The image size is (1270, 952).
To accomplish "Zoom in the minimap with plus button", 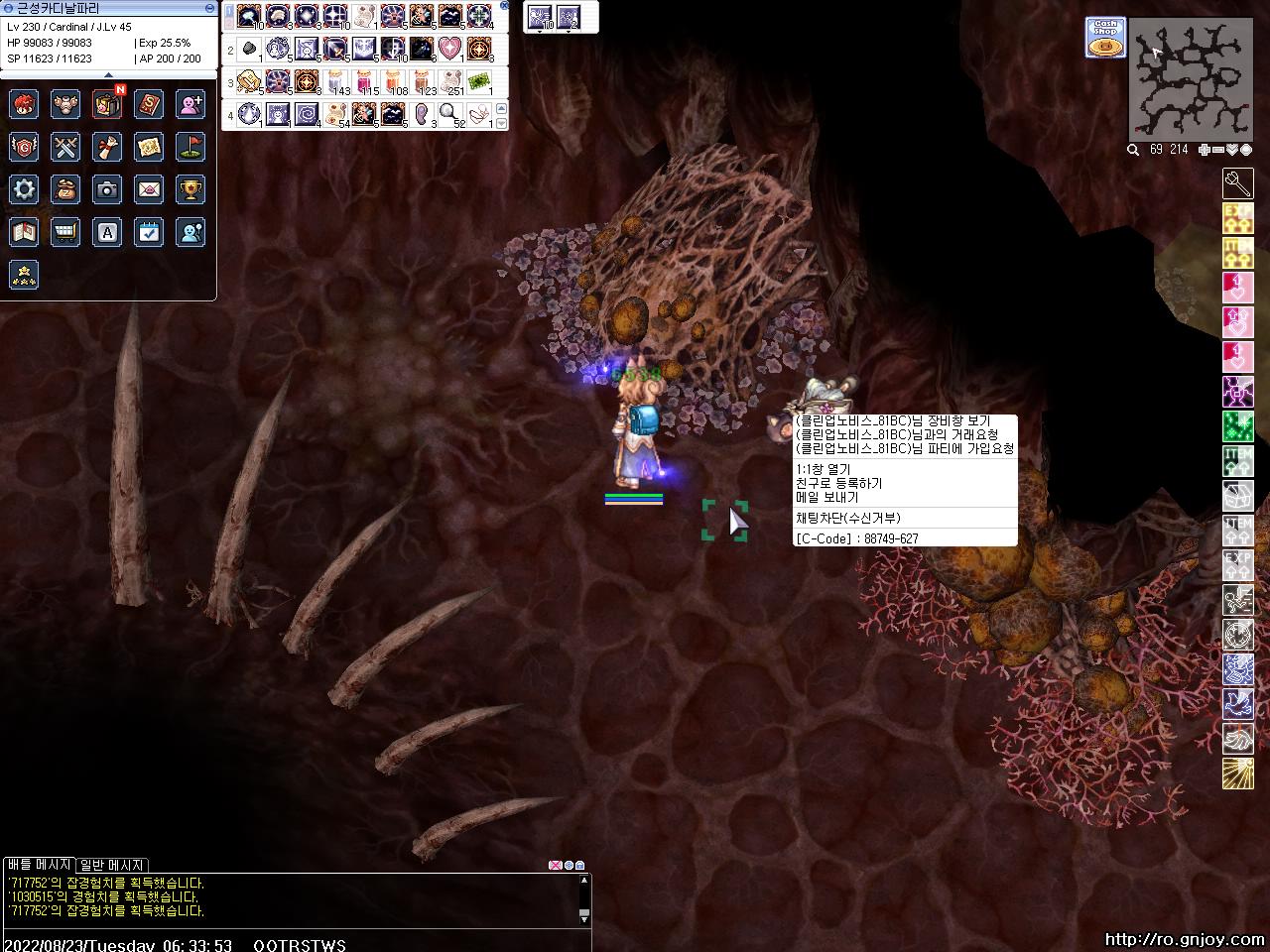I will point(1204,150).
